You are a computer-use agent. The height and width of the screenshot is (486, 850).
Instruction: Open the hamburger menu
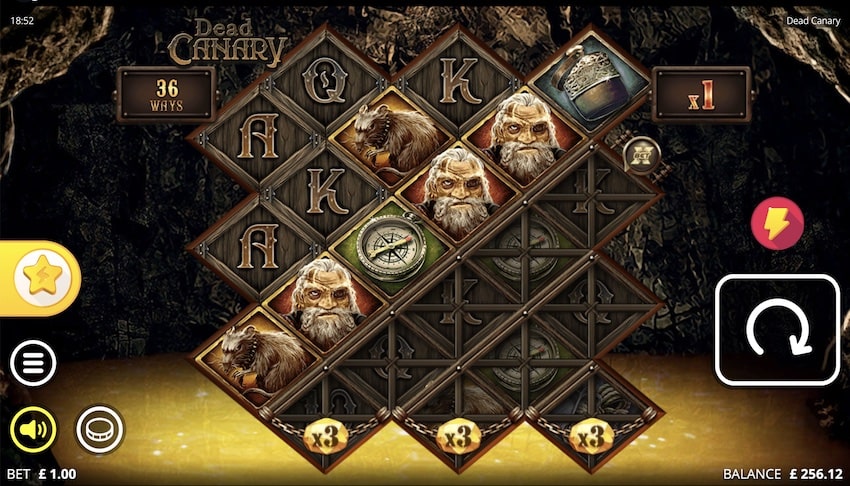coord(33,365)
